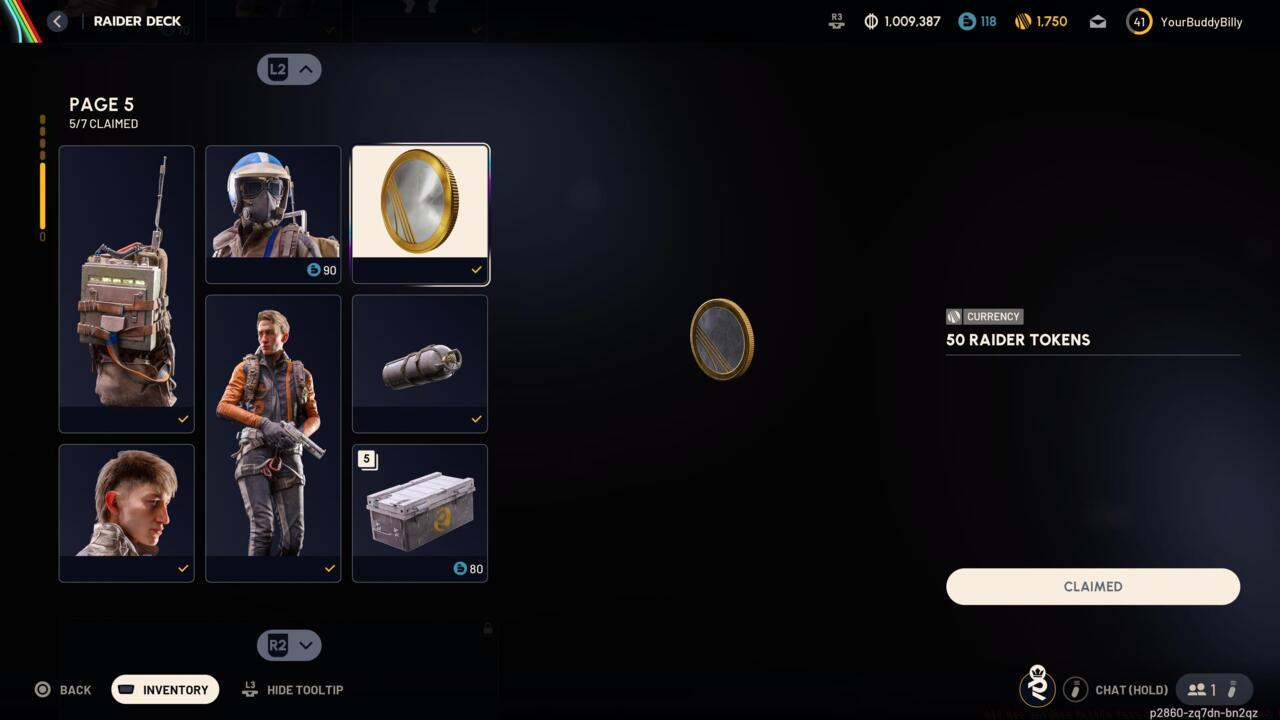Open the crown emblem icon near chat

[1037, 689]
